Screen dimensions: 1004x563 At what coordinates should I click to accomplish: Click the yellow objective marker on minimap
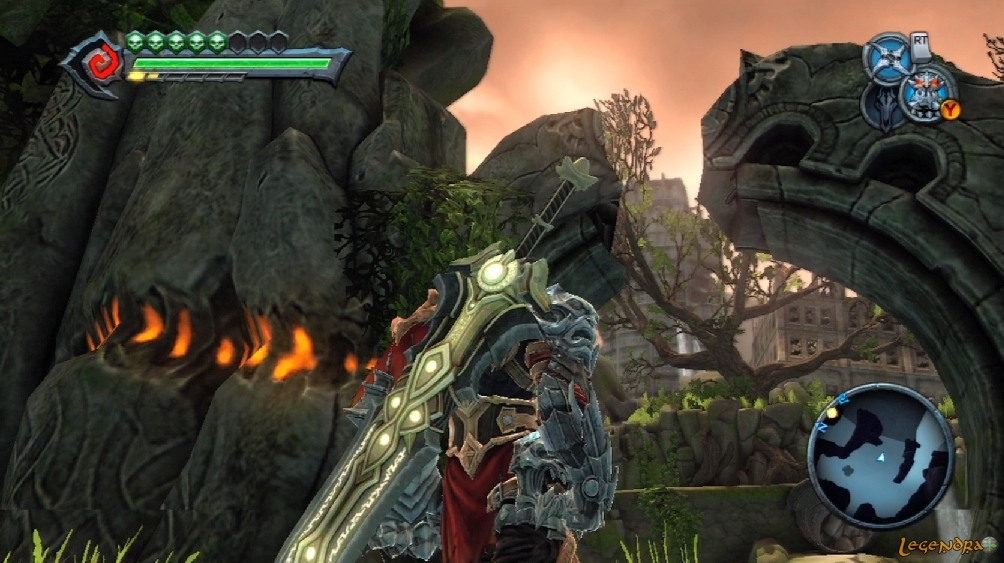[x=832, y=412]
